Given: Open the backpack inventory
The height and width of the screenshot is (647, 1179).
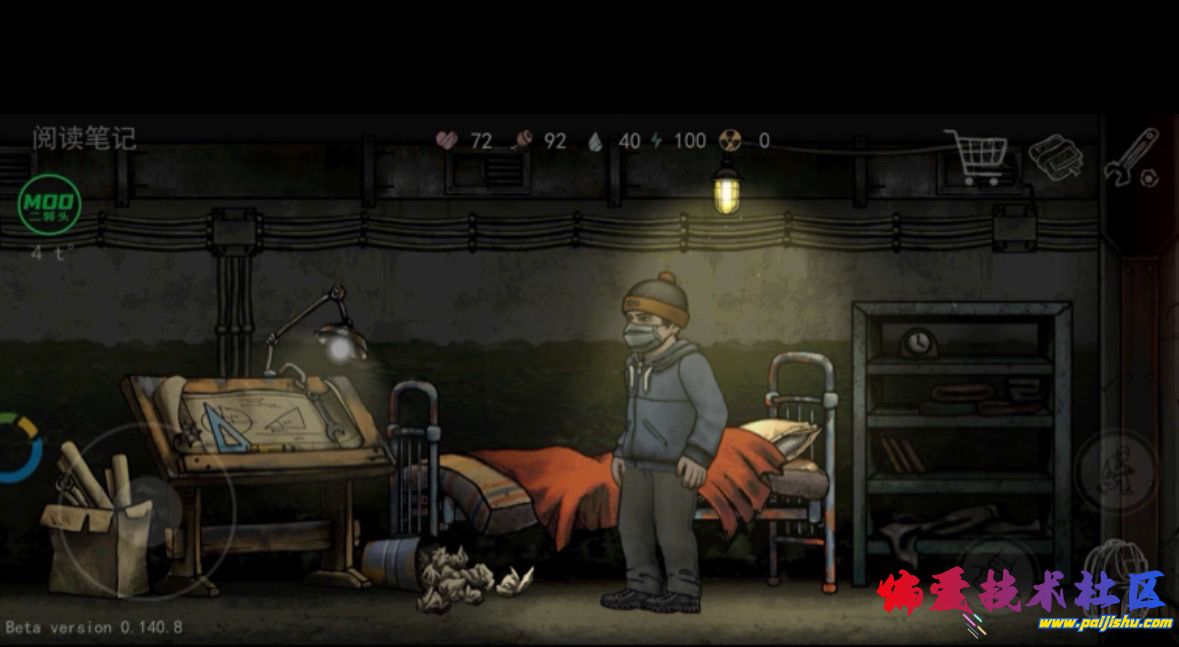Looking at the screenshot, I should [x=1111, y=566].
